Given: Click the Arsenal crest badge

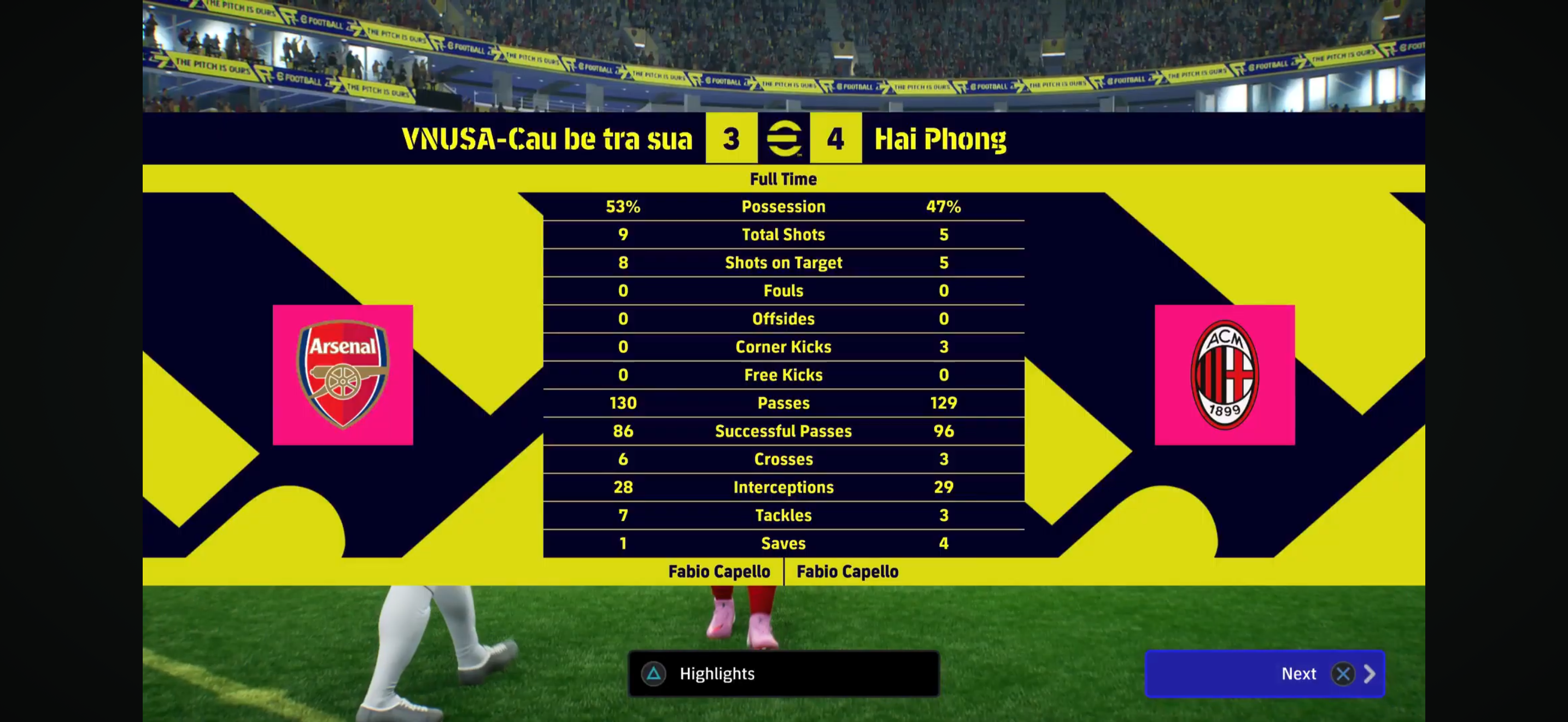Looking at the screenshot, I should 343,374.
